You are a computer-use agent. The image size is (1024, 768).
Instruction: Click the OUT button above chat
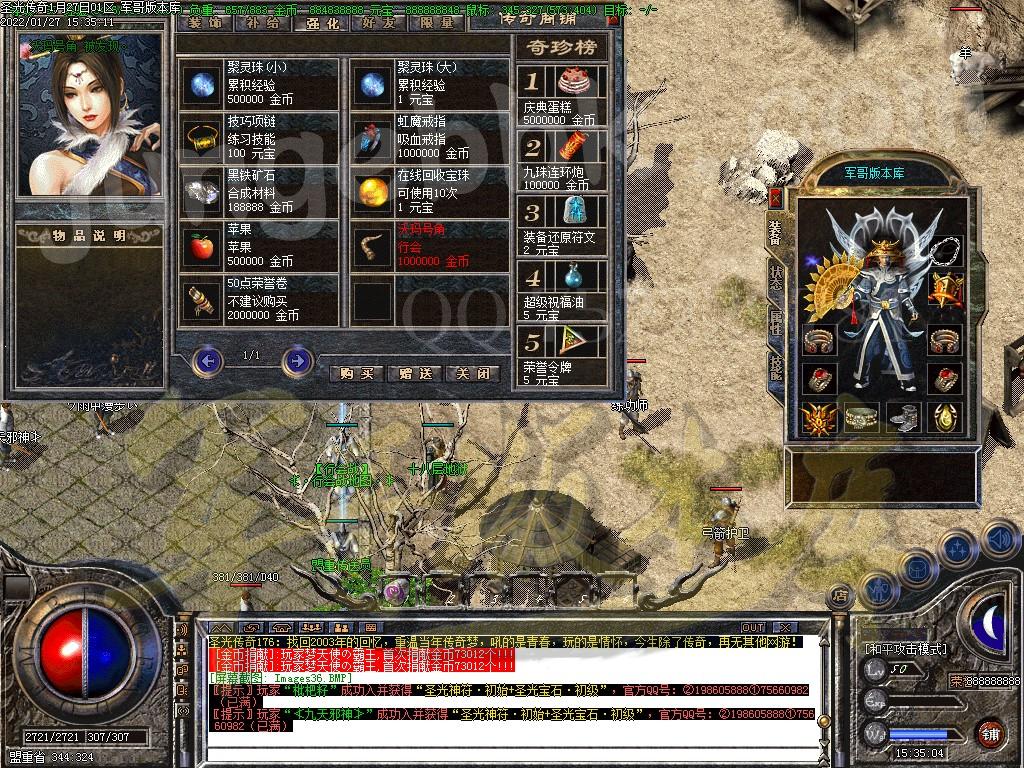click(x=753, y=627)
